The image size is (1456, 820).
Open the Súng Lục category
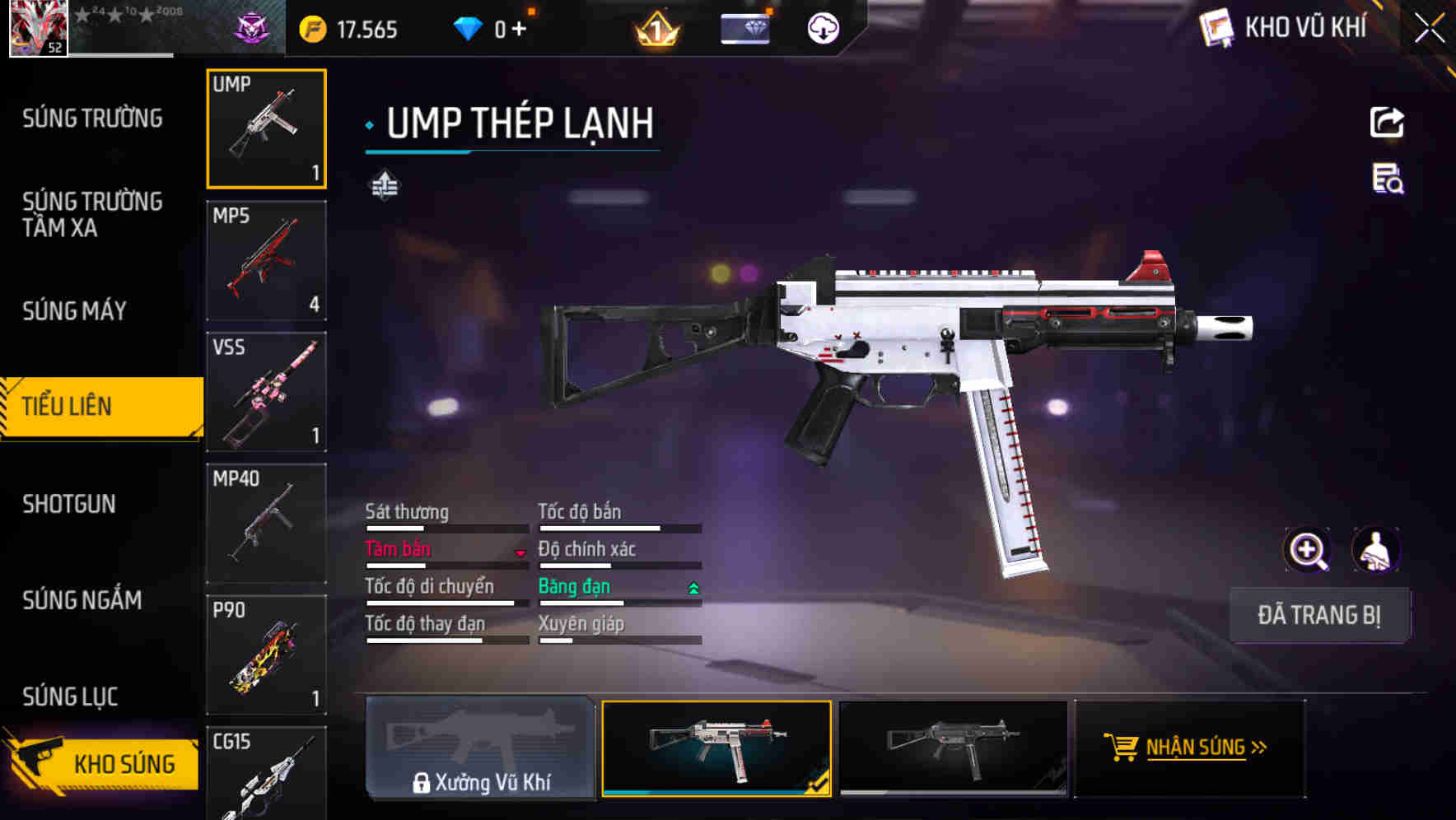point(71,697)
